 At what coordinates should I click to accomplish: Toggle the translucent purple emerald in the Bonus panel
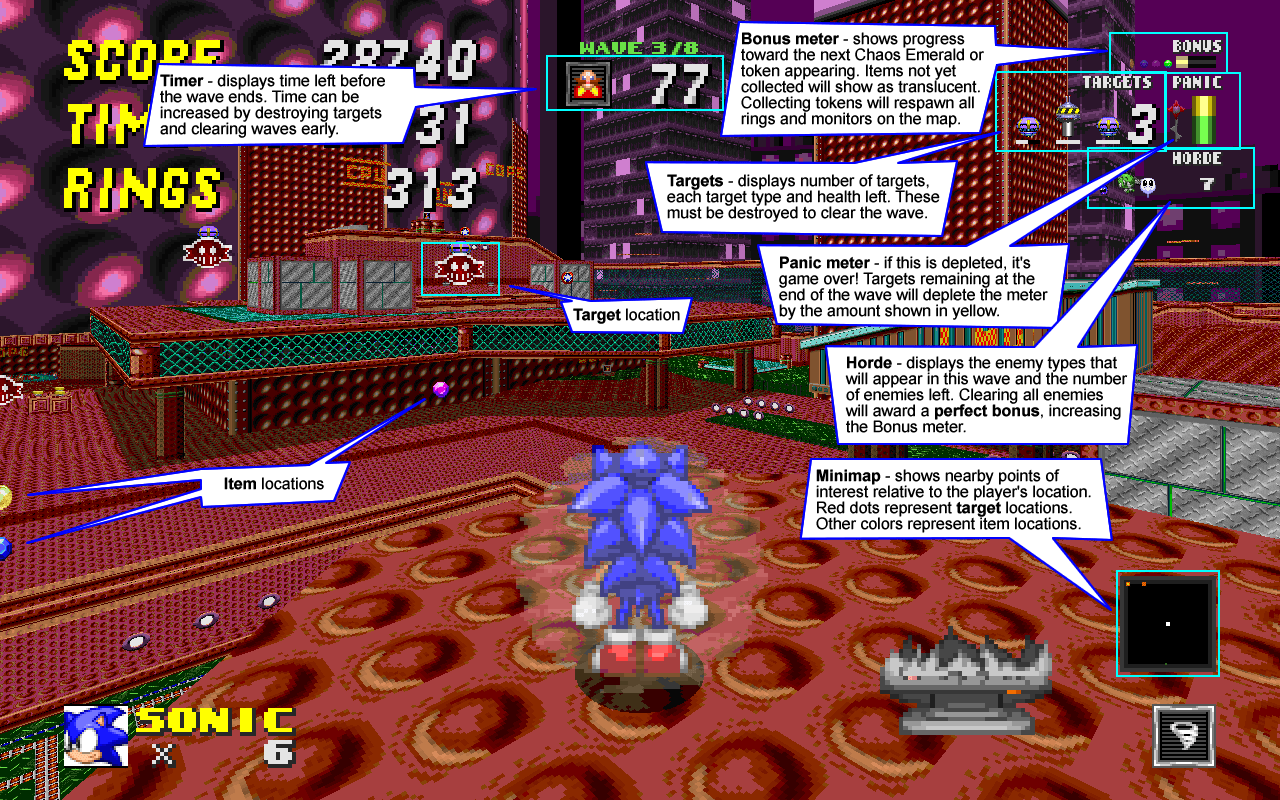tap(1155, 64)
